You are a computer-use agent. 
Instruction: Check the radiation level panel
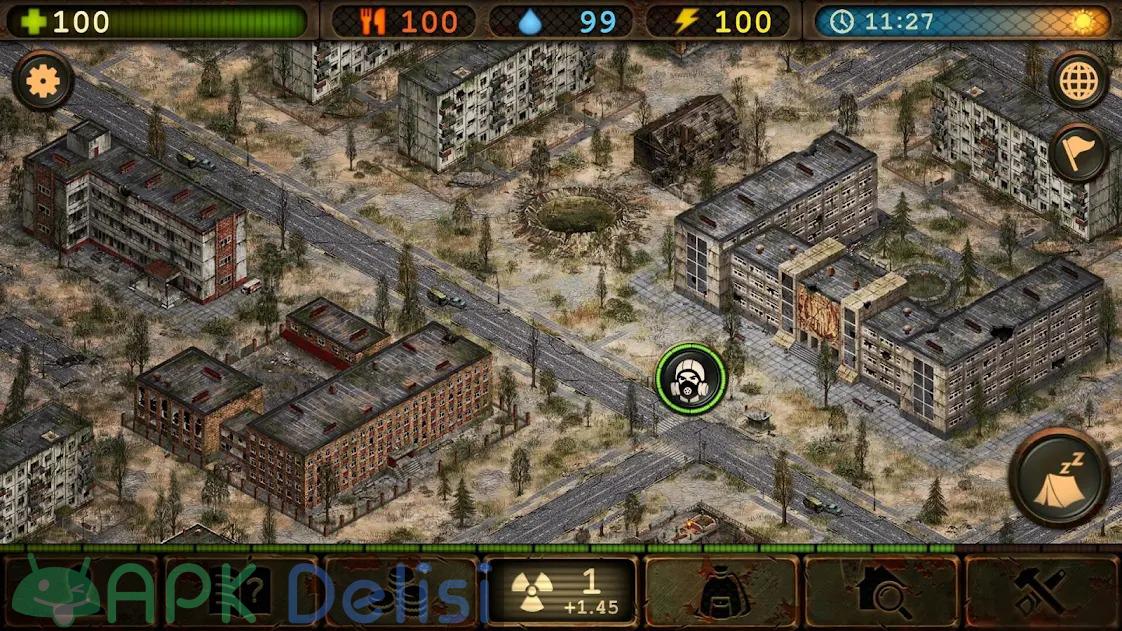pyautogui.click(x=560, y=592)
